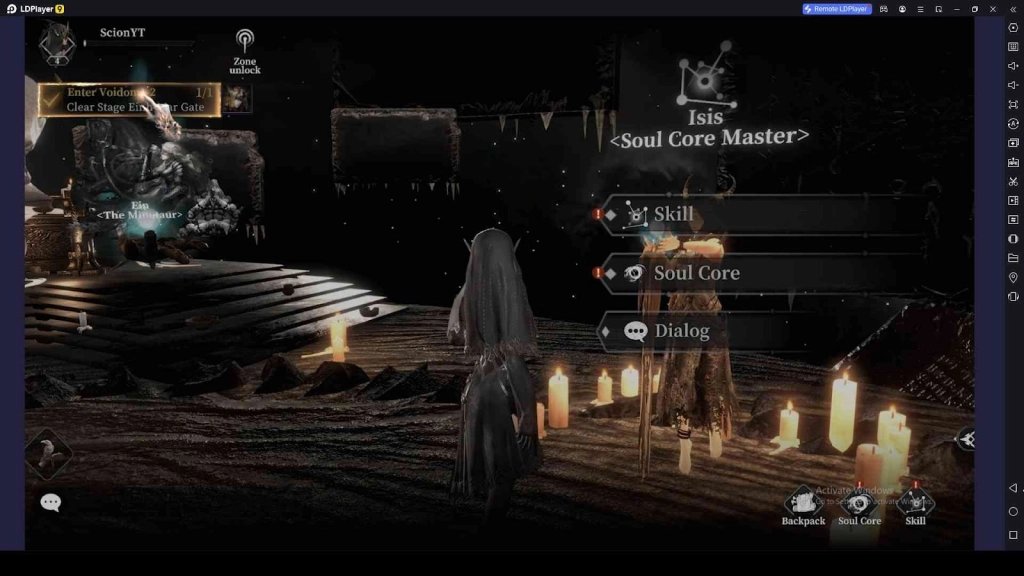This screenshot has width=1024, height=576.
Task: Open the Skill shortcut icon at bottom
Action: [915, 503]
